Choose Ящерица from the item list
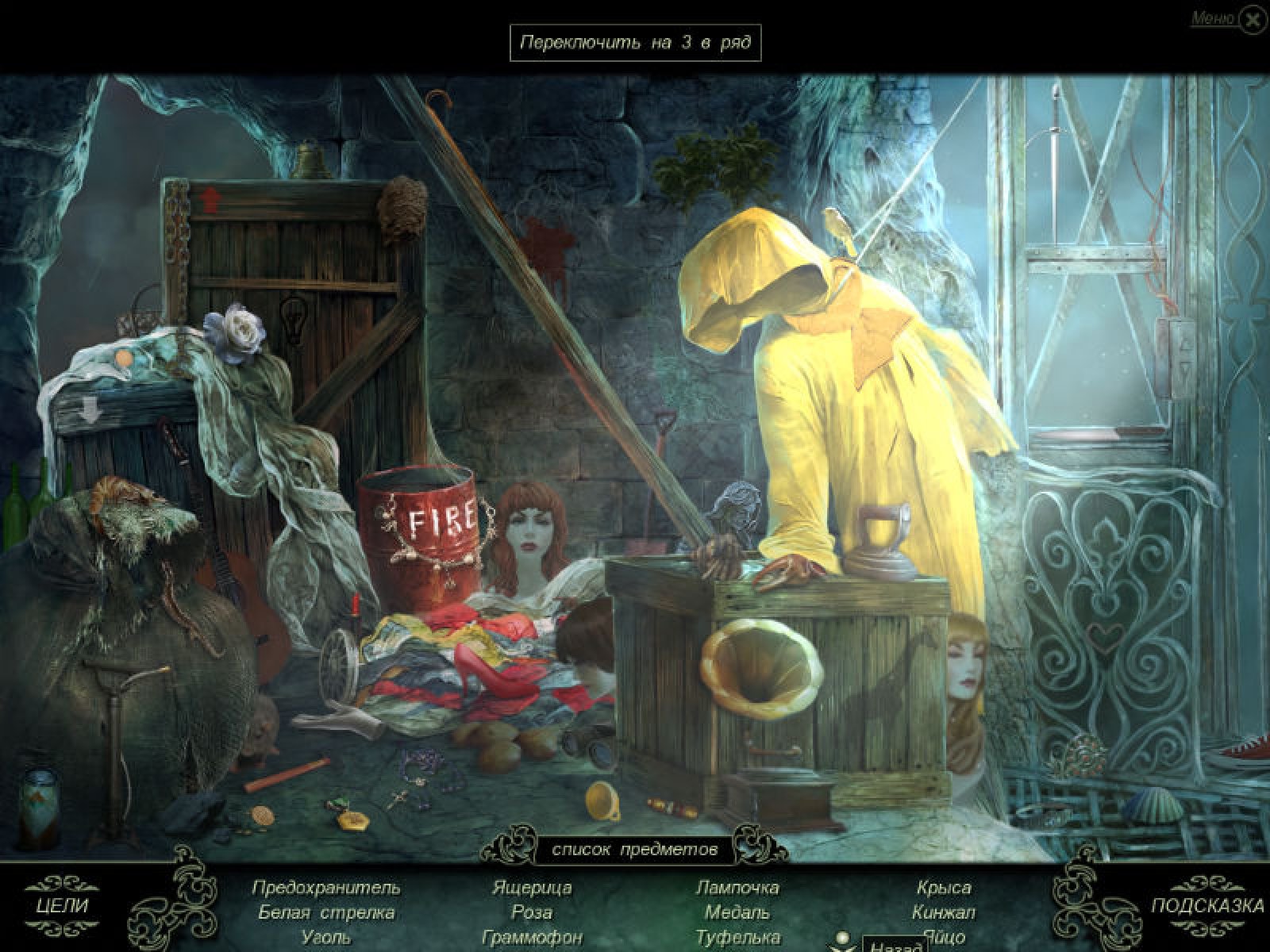 click(532, 887)
